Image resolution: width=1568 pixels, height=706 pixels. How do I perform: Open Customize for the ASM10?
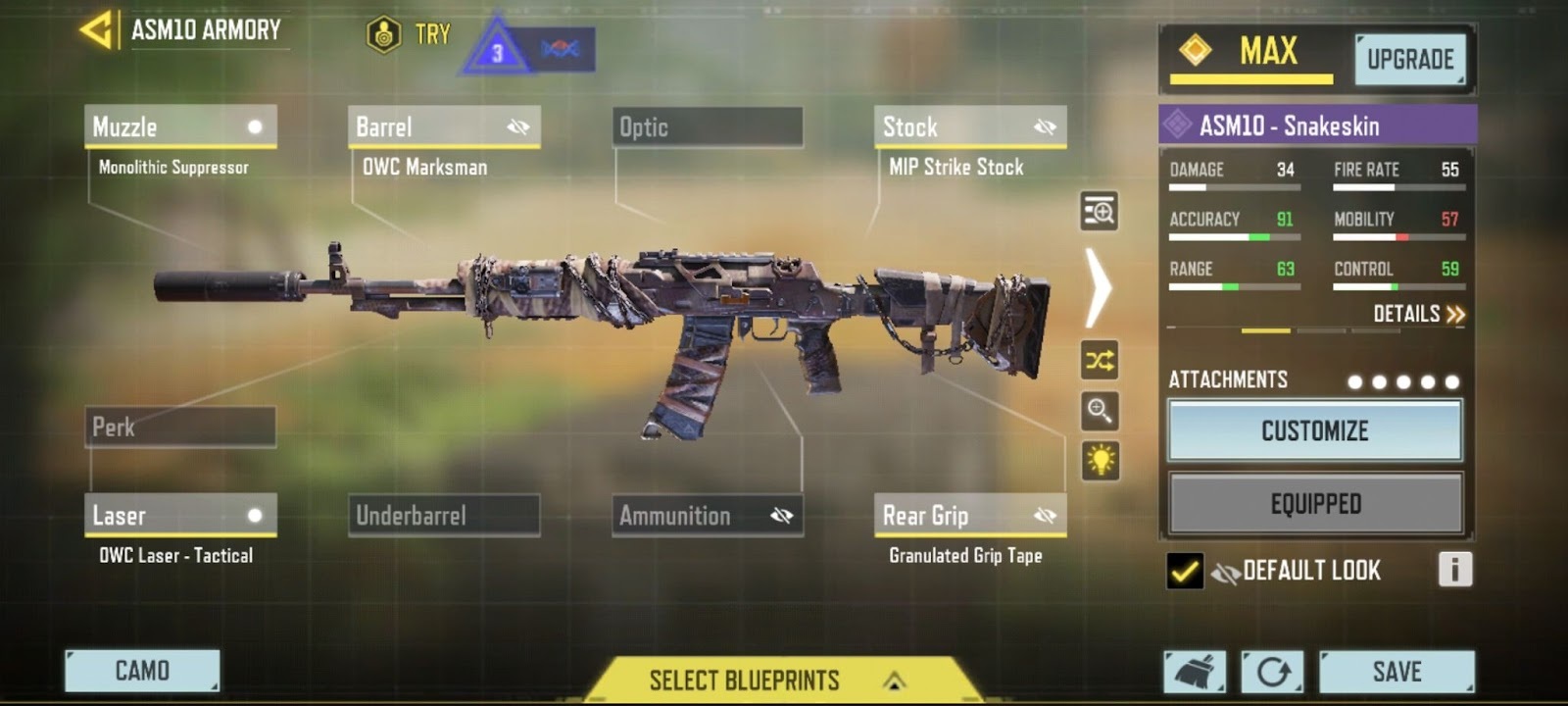[1314, 430]
